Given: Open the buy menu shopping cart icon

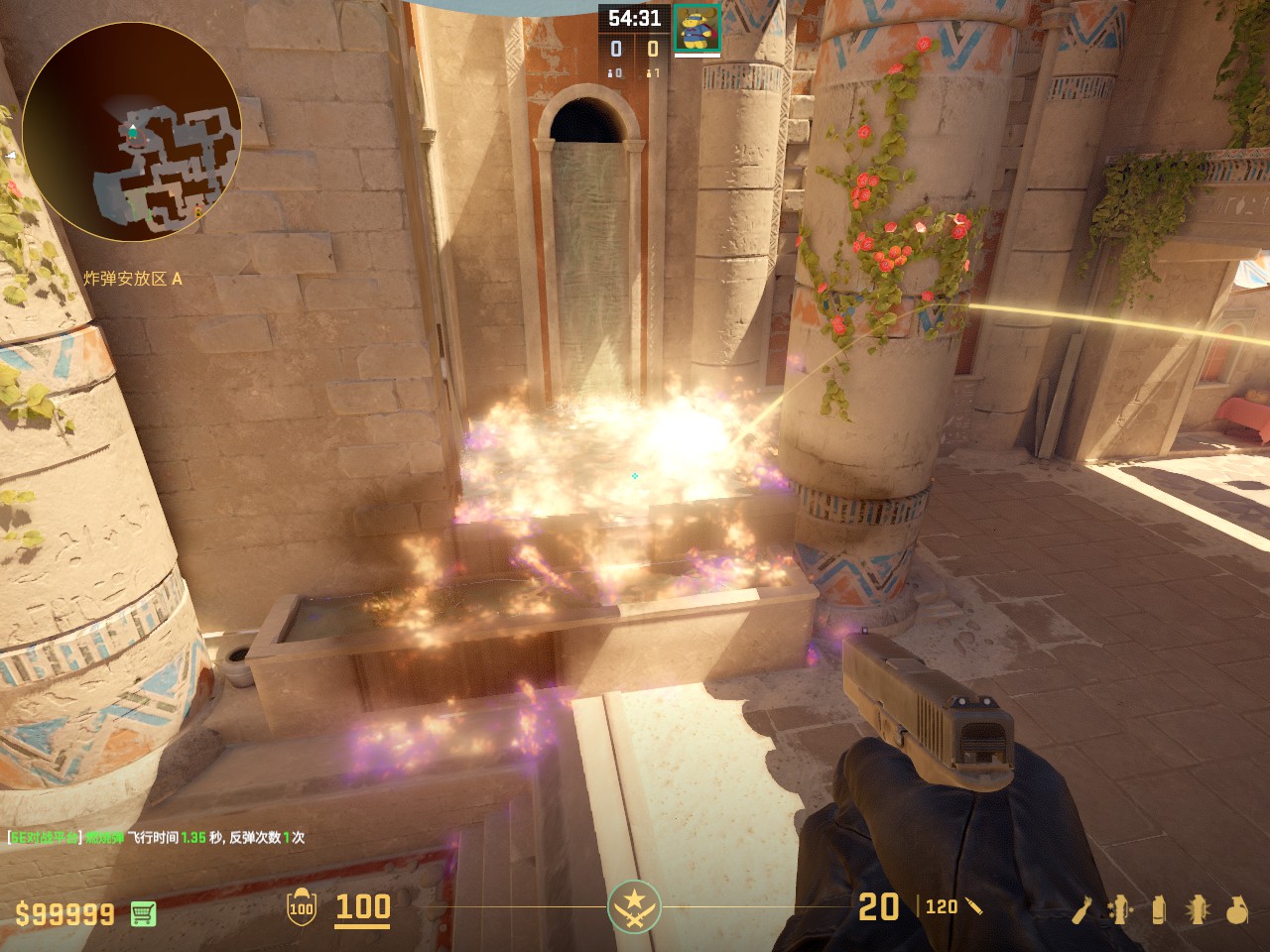Looking at the screenshot, I should pos(143,913).
